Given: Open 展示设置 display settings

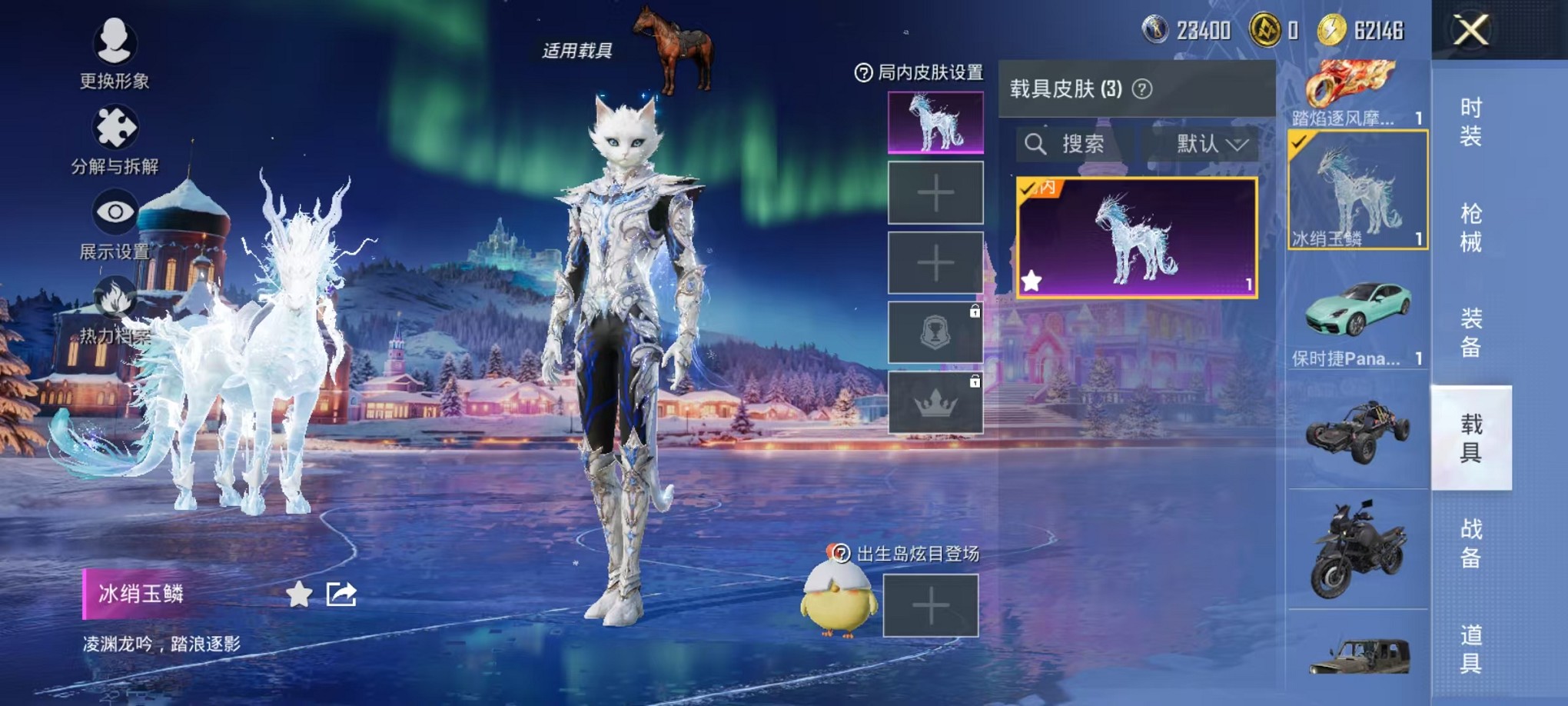Looking at the screenshot, I should pyautogui.click(x=114, y=209).
